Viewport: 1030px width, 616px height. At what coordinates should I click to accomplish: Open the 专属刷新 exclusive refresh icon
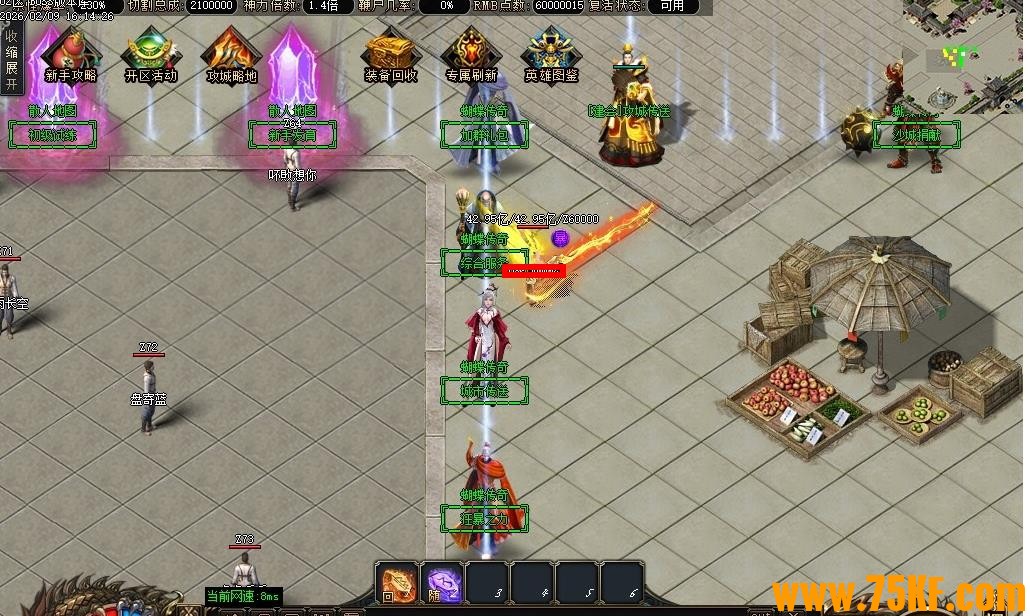point(471,56)
